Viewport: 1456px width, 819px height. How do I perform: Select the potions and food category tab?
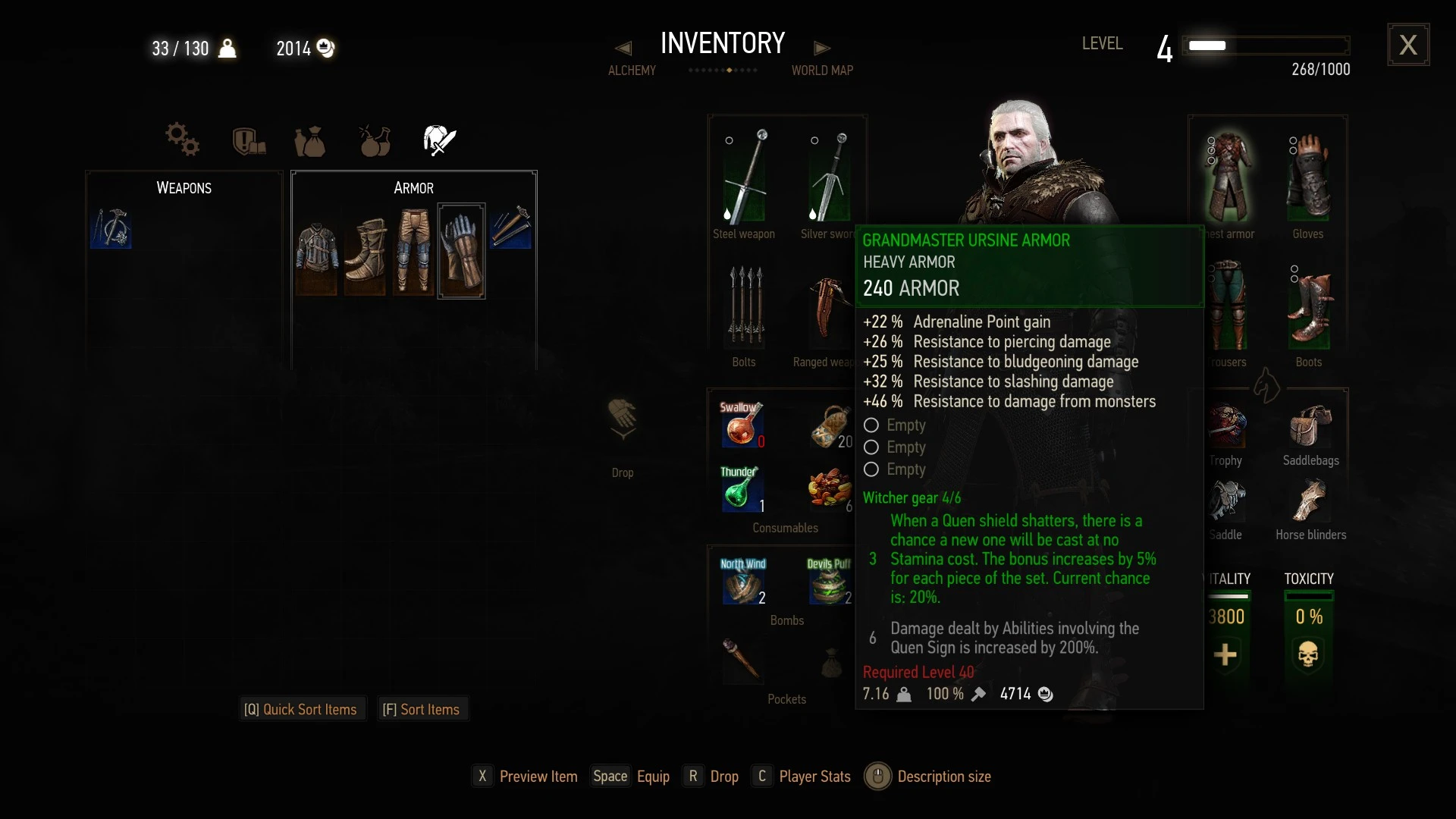[x=375, y=140]
